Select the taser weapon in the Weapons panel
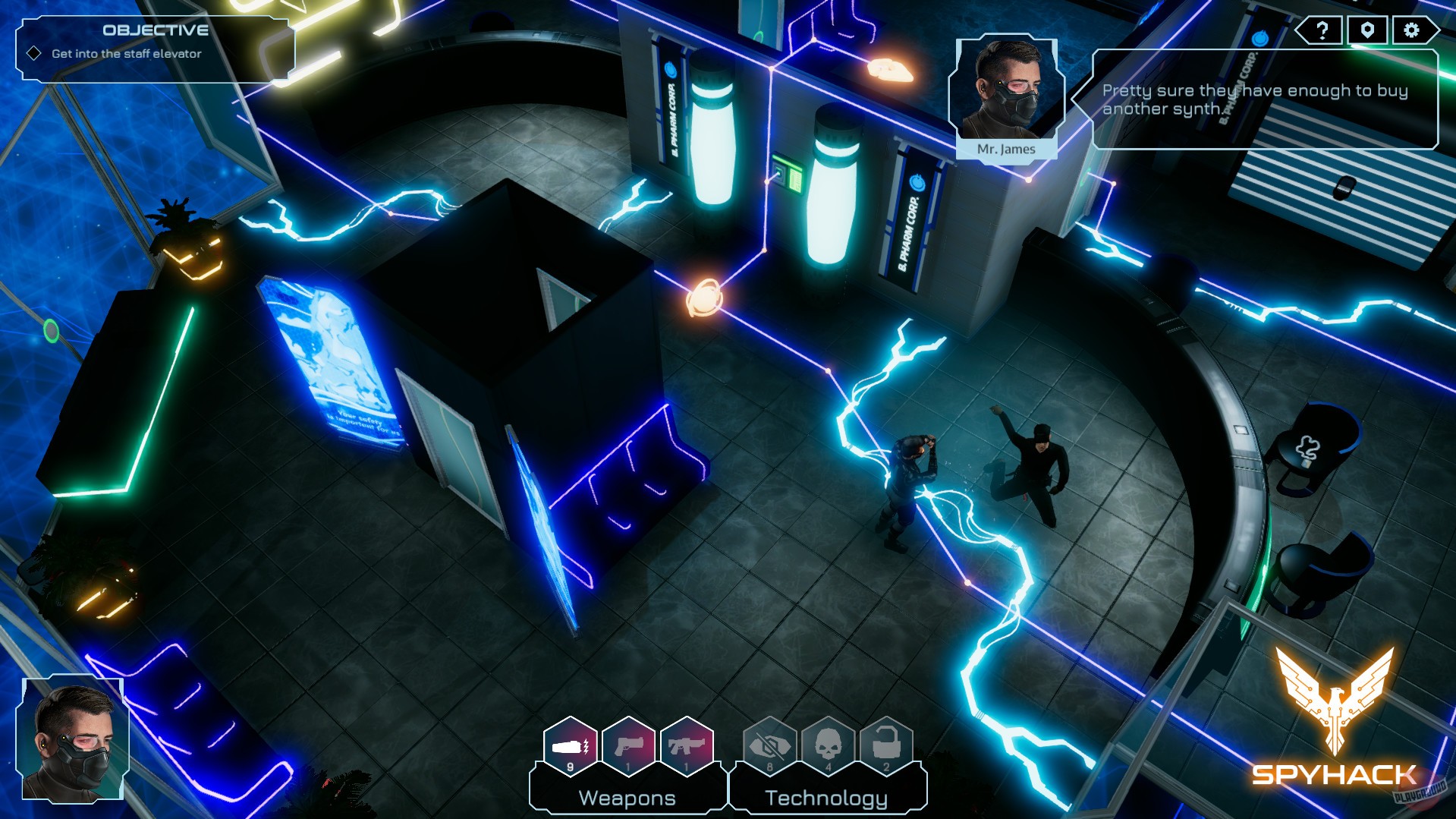The image size is (1456, 819). click(x=571, y=748)
